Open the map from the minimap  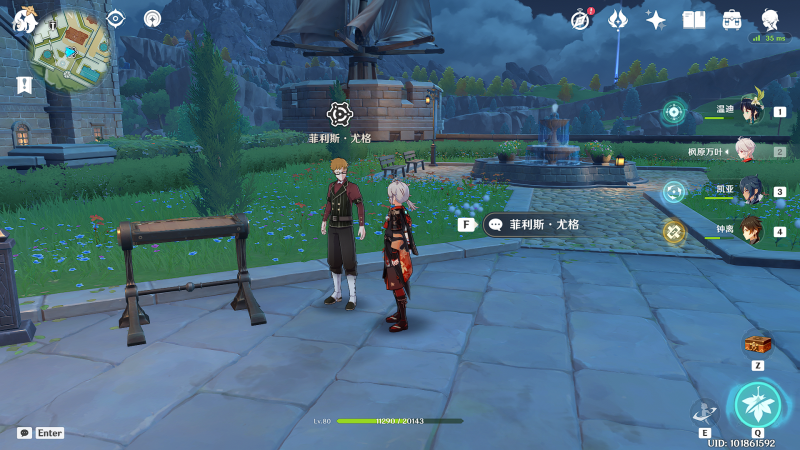point(68,48)
